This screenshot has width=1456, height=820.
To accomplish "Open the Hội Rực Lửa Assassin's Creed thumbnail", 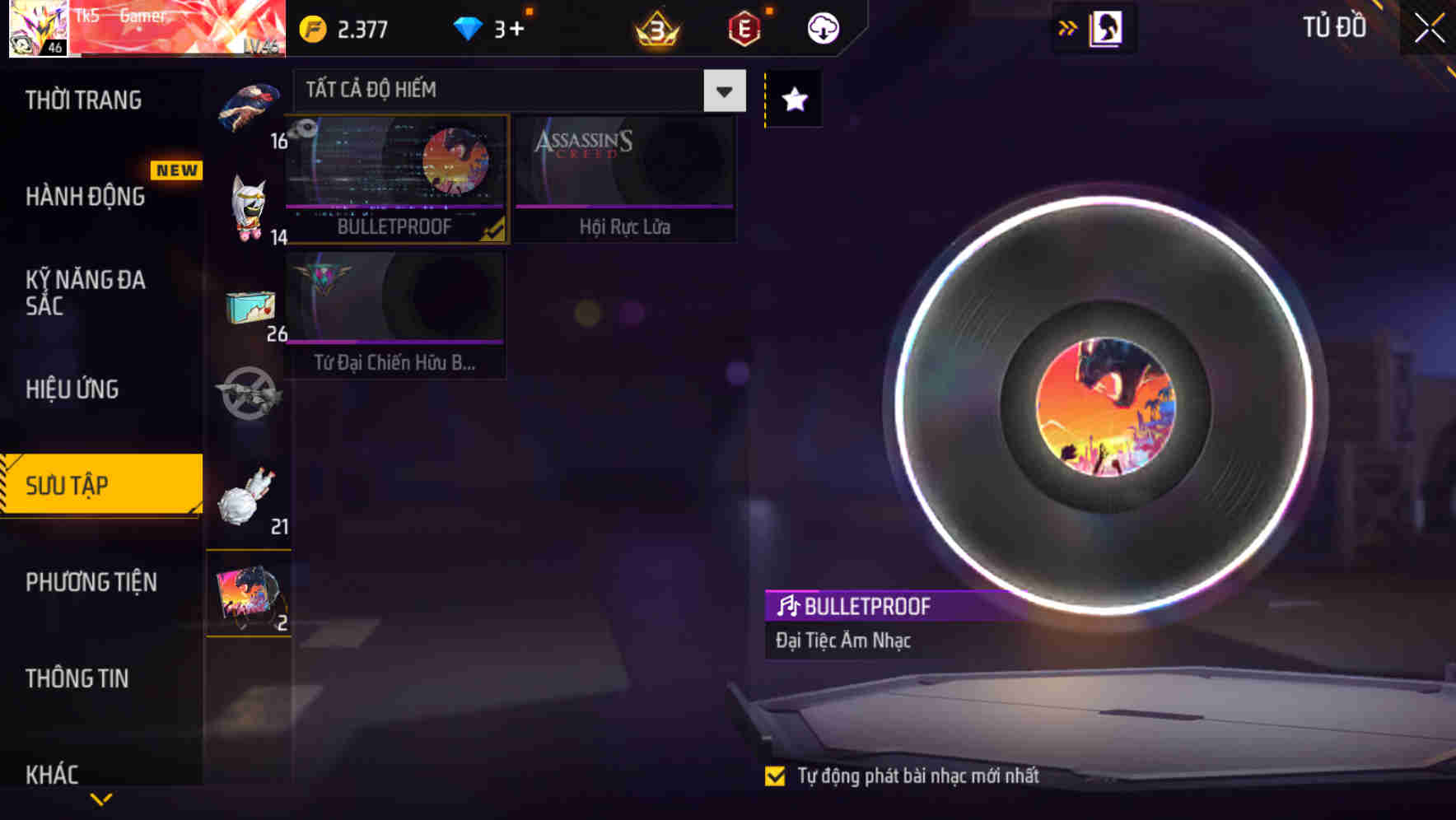I will click(x=624, y=177).
